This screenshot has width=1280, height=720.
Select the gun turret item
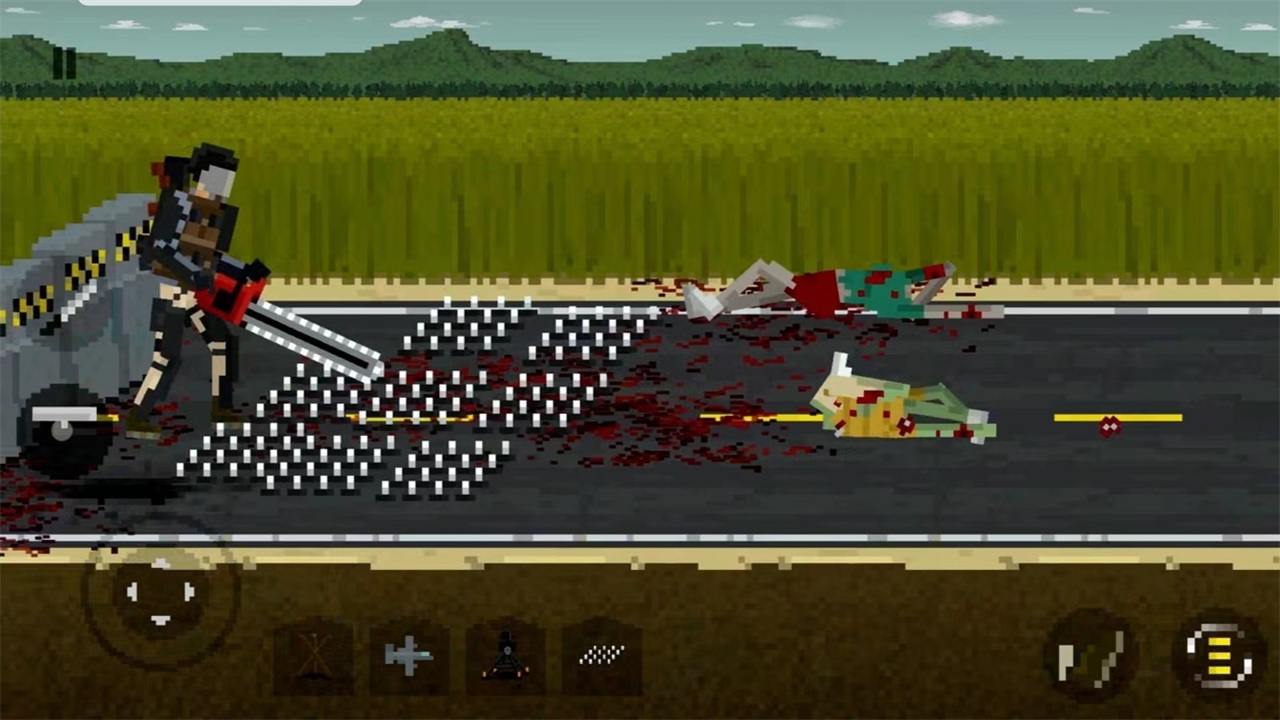[x=507, y=654]
